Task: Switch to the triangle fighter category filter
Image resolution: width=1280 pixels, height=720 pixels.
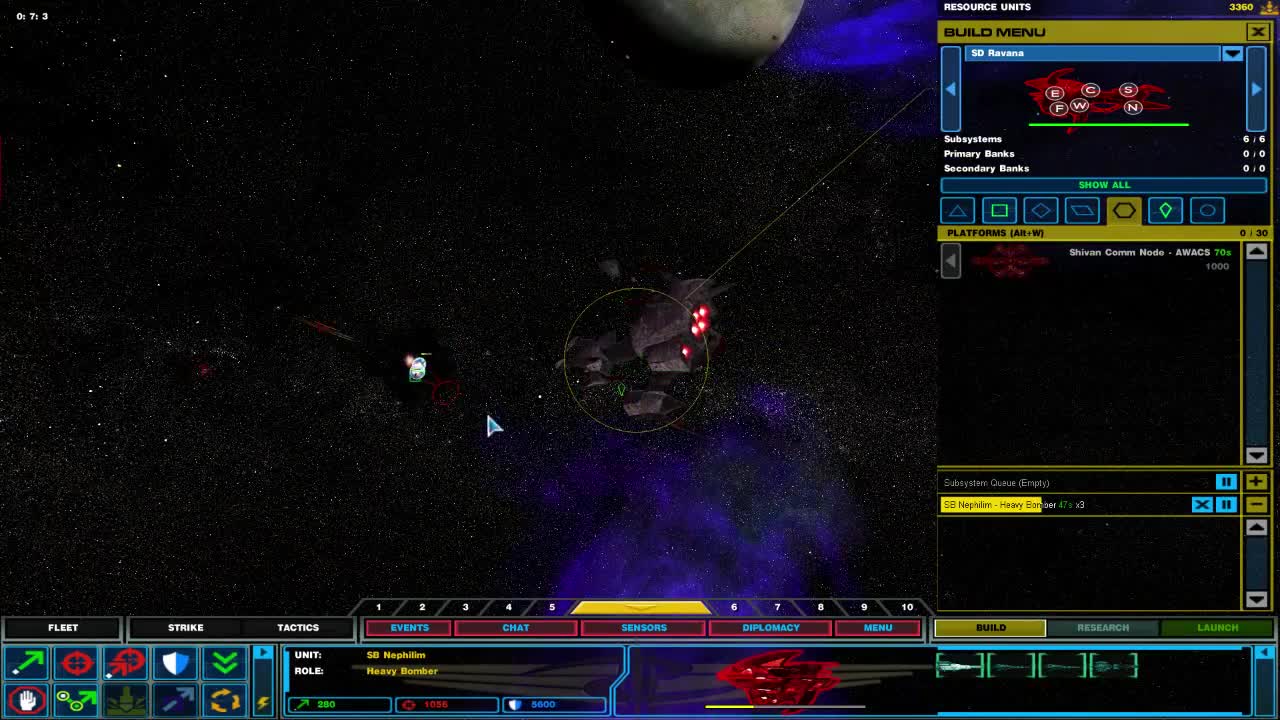Action: click(x=957, y=210)
